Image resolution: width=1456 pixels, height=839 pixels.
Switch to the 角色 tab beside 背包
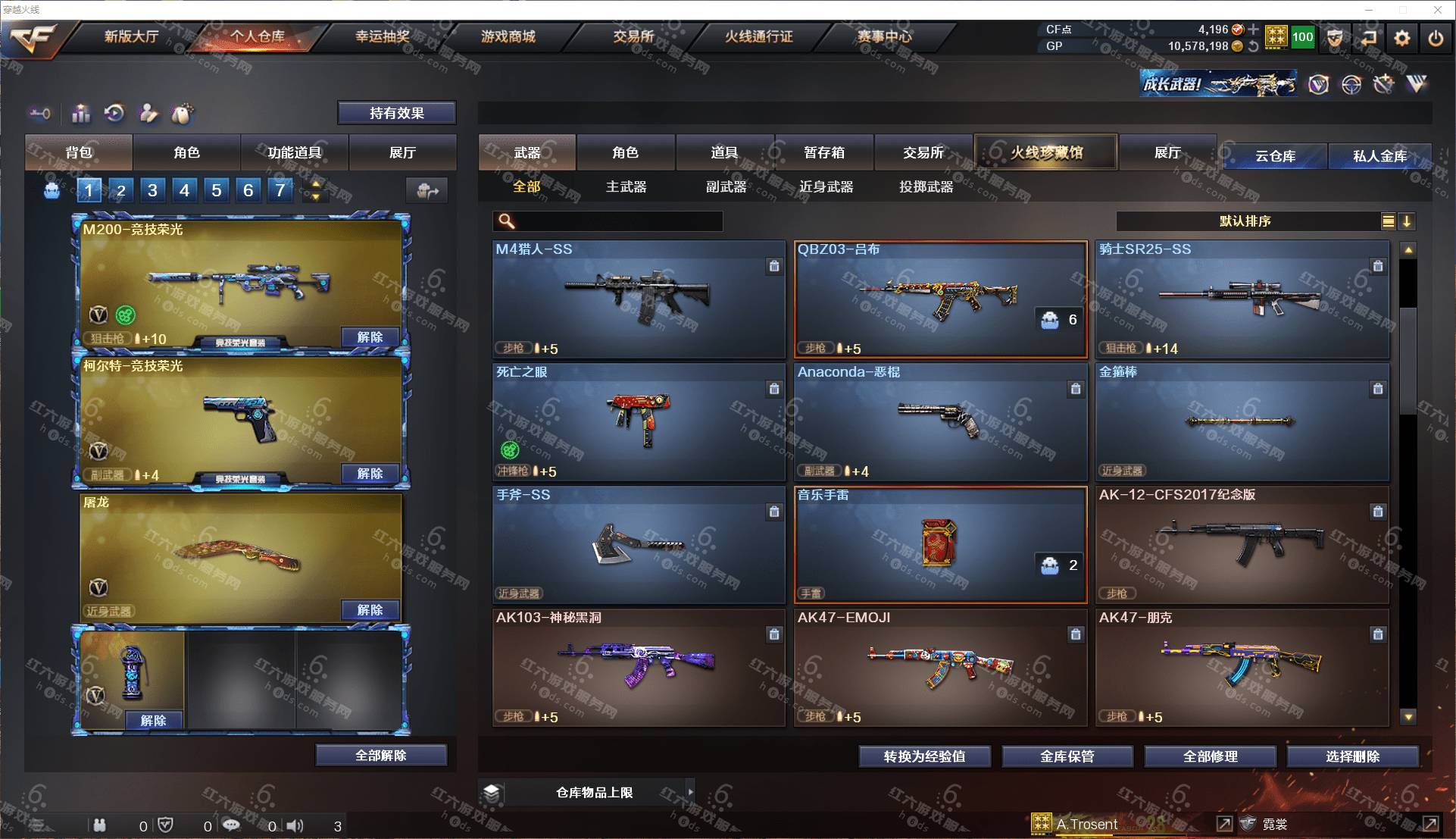[x=186, y=152]
